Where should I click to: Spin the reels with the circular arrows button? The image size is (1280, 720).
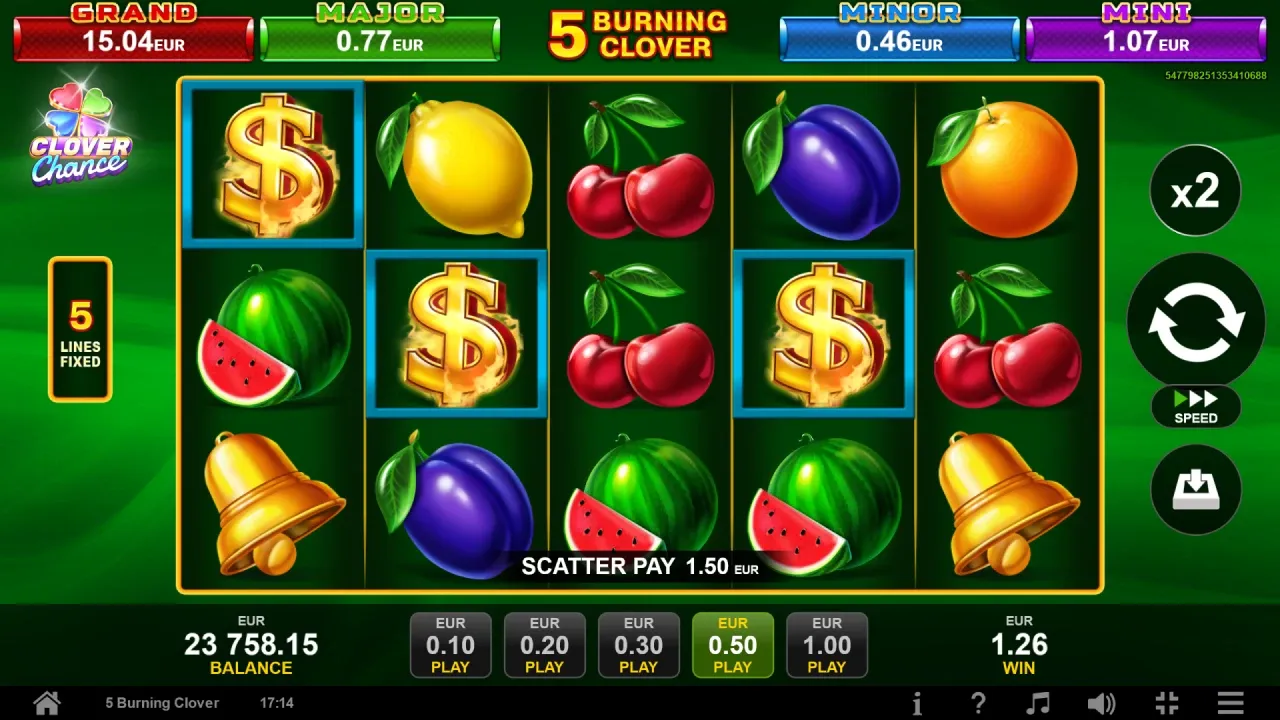(1196, 322)
